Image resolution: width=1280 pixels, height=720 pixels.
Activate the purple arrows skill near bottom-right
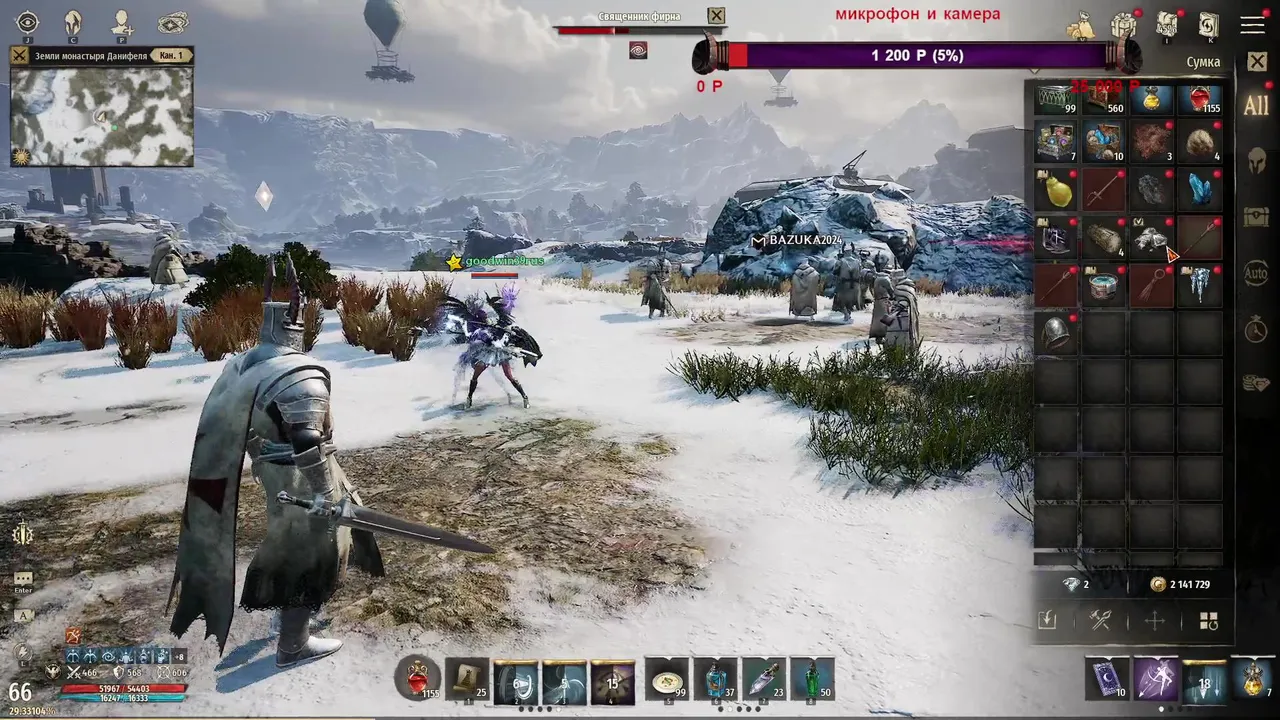[x=1156, y=679]
